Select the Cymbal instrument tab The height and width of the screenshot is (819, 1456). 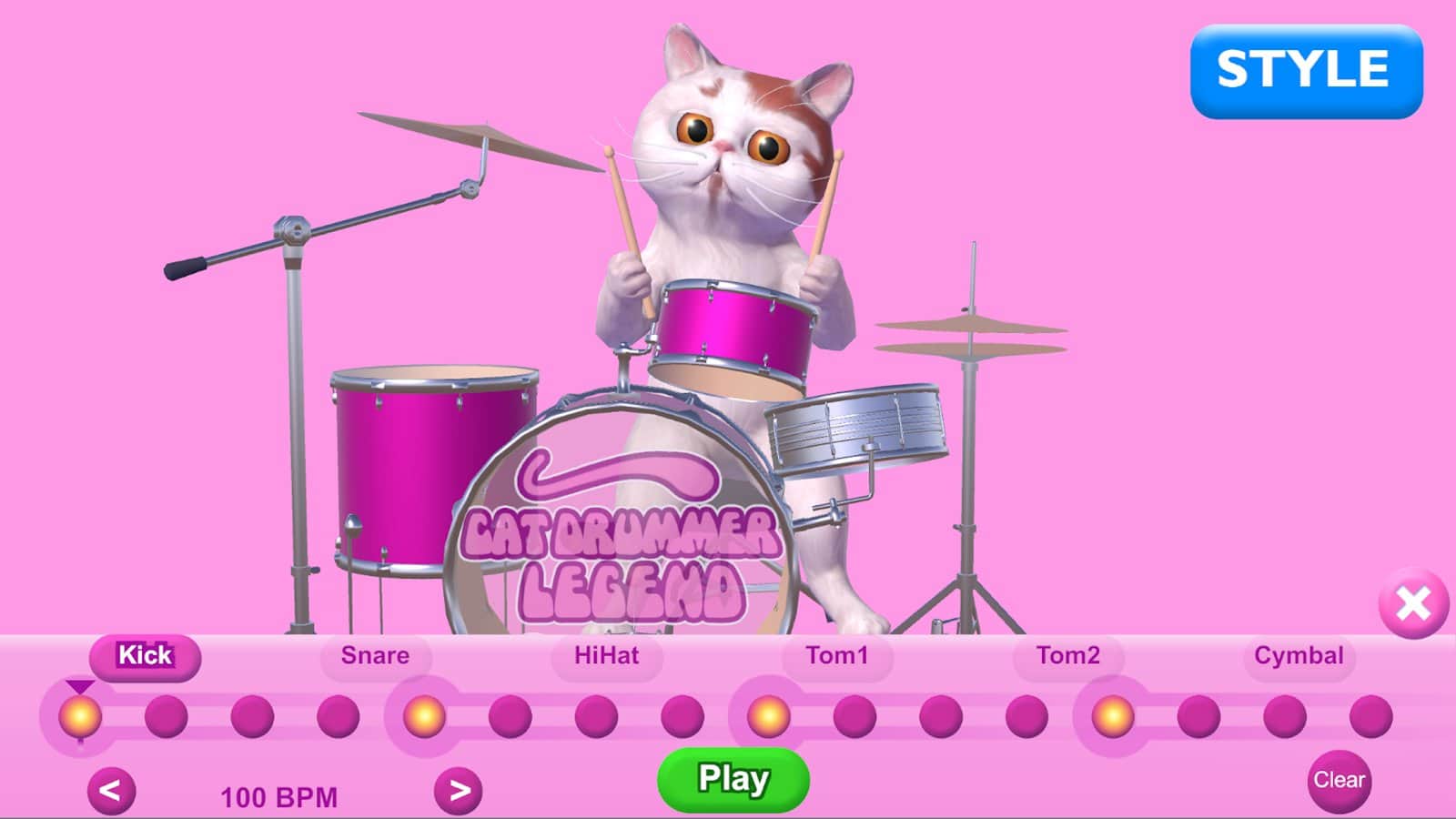[x=1299, y=654]
